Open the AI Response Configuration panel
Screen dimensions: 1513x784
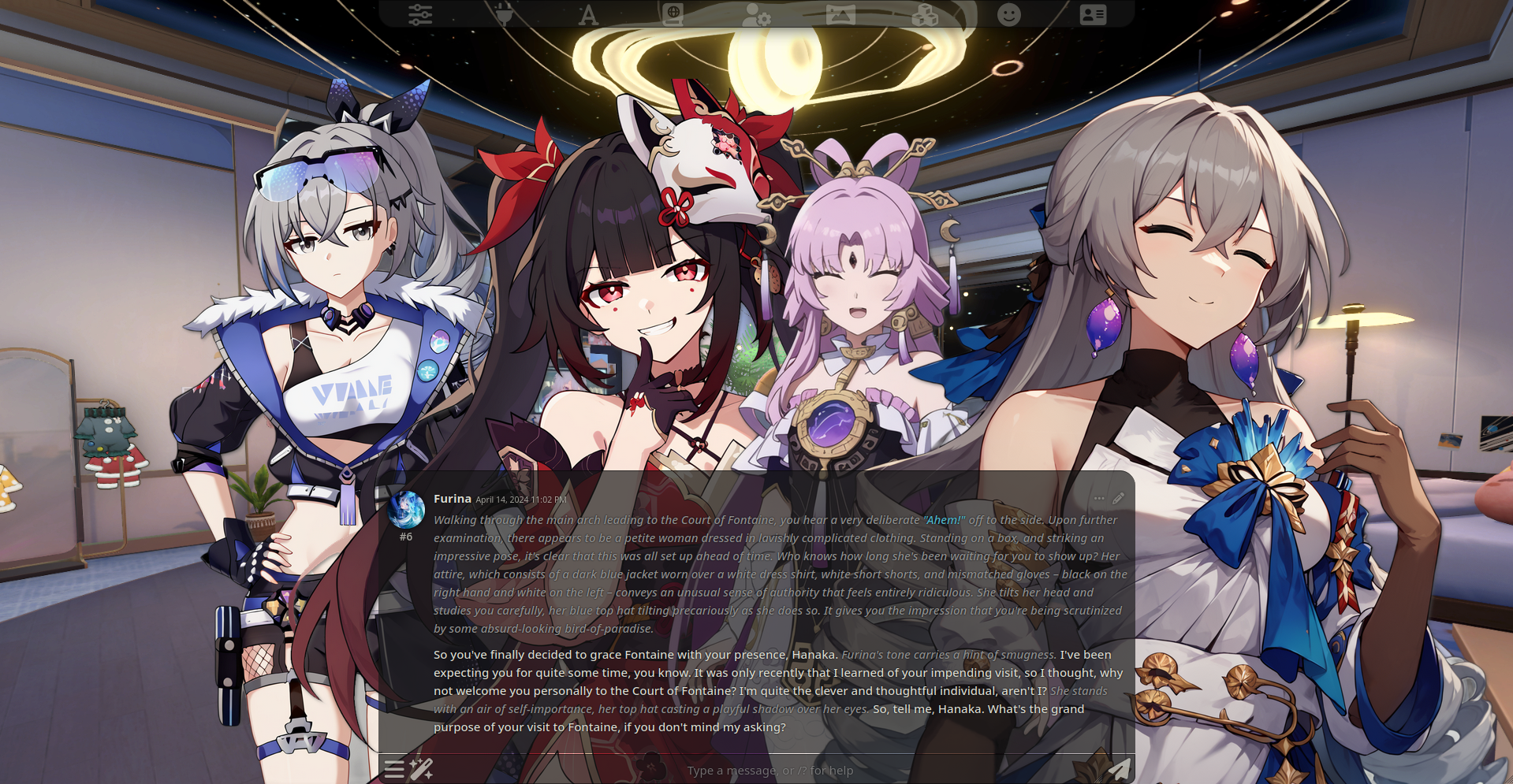[420, 13]
